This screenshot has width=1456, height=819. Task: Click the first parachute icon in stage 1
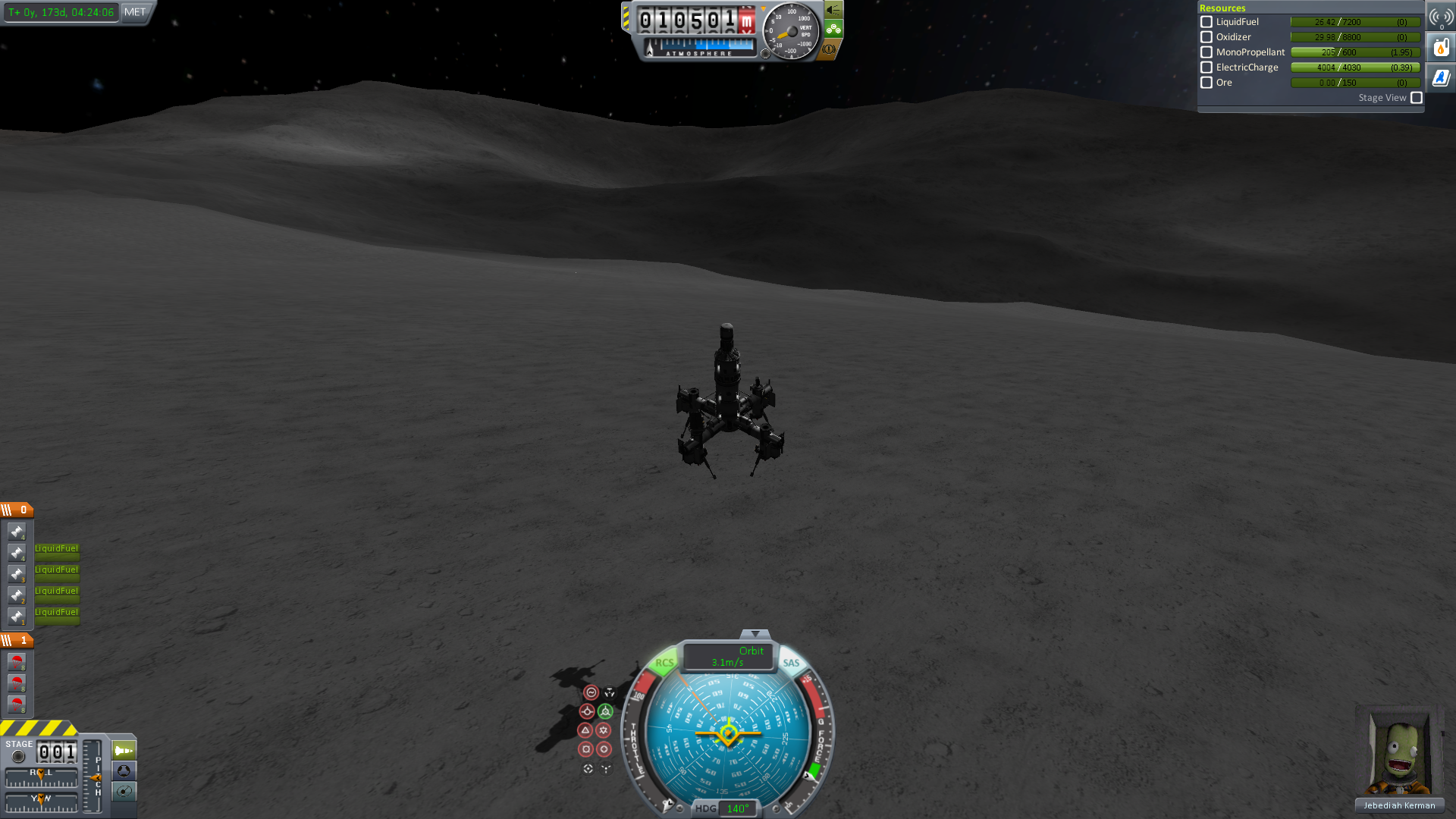17,661
